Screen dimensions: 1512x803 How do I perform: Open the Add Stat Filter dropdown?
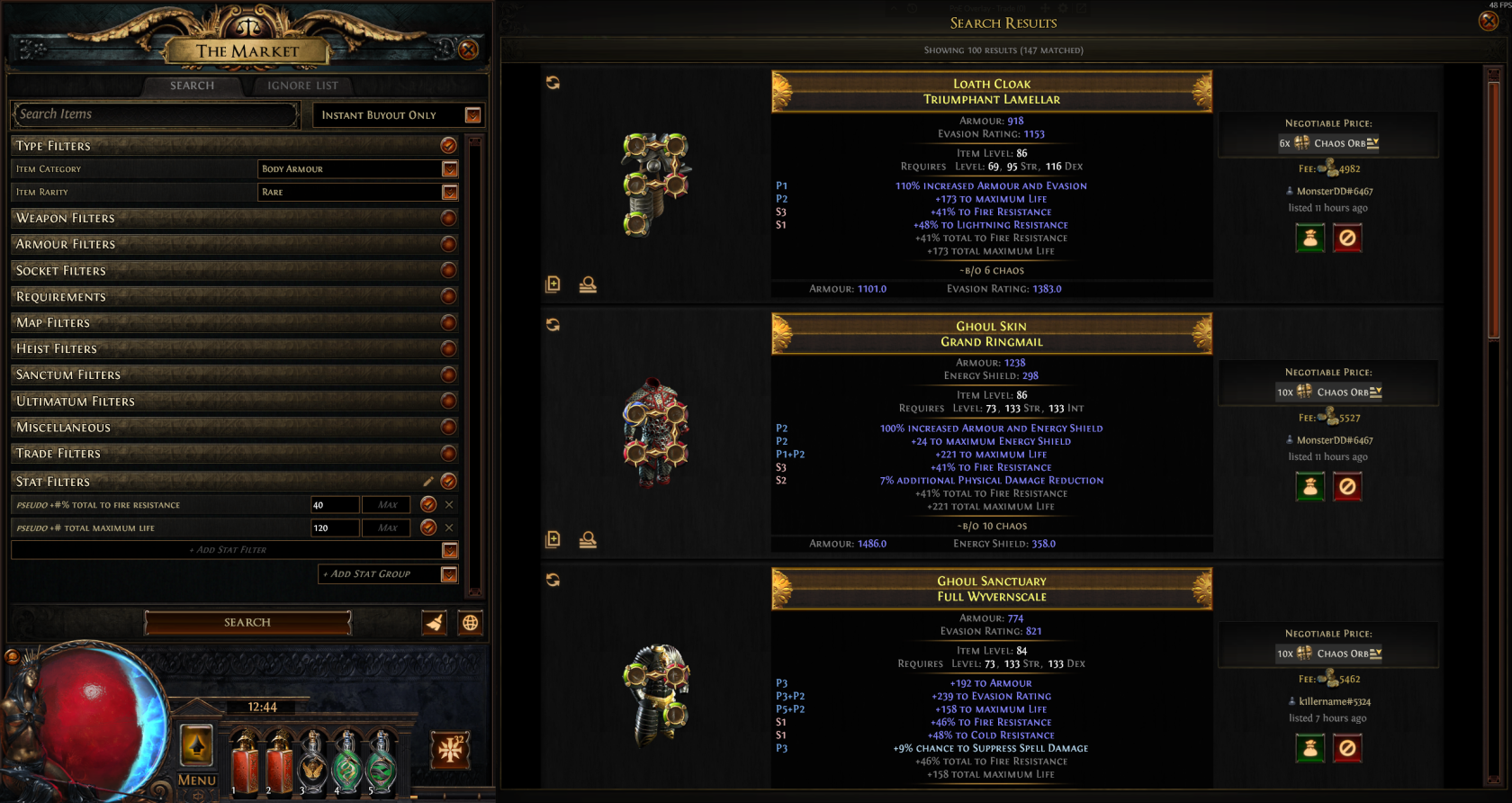click(x=450, y=550)
